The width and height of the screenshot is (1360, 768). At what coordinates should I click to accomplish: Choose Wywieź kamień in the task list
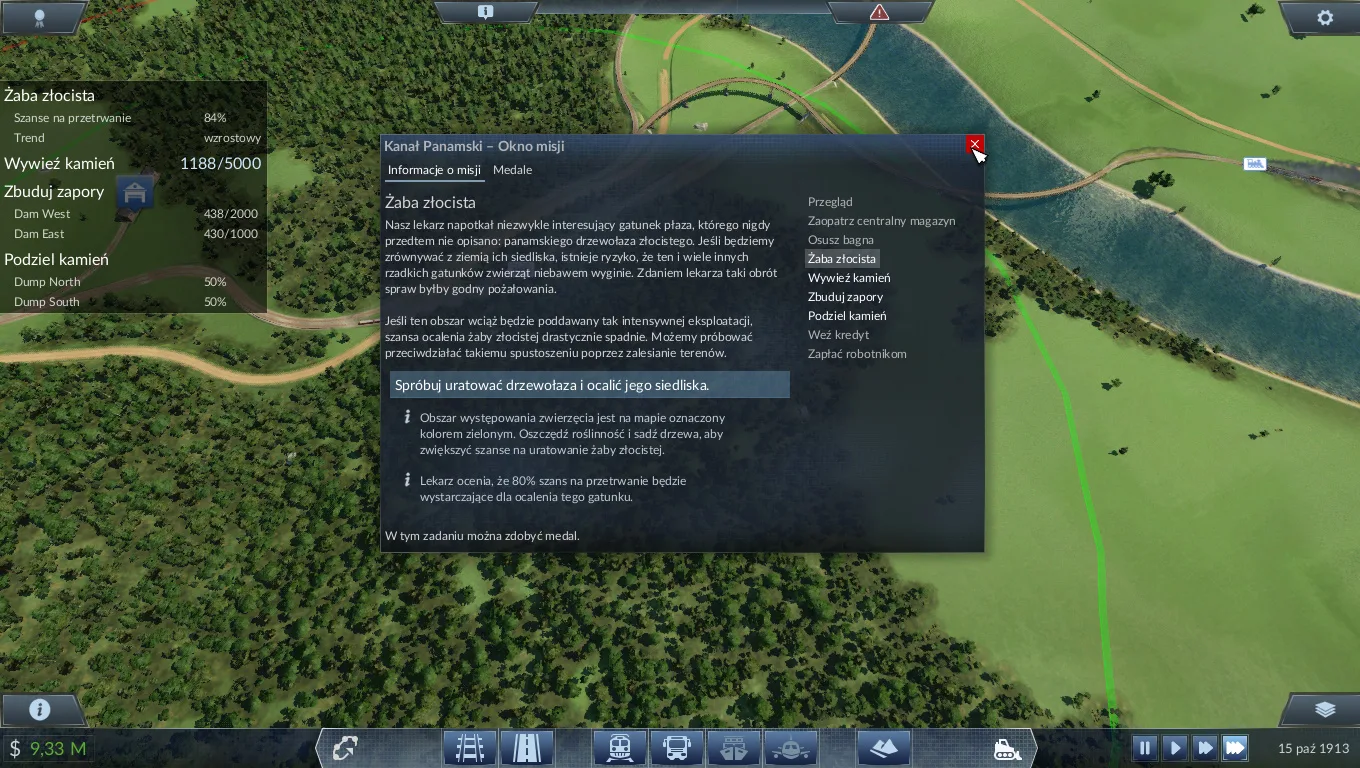[848, 278]
